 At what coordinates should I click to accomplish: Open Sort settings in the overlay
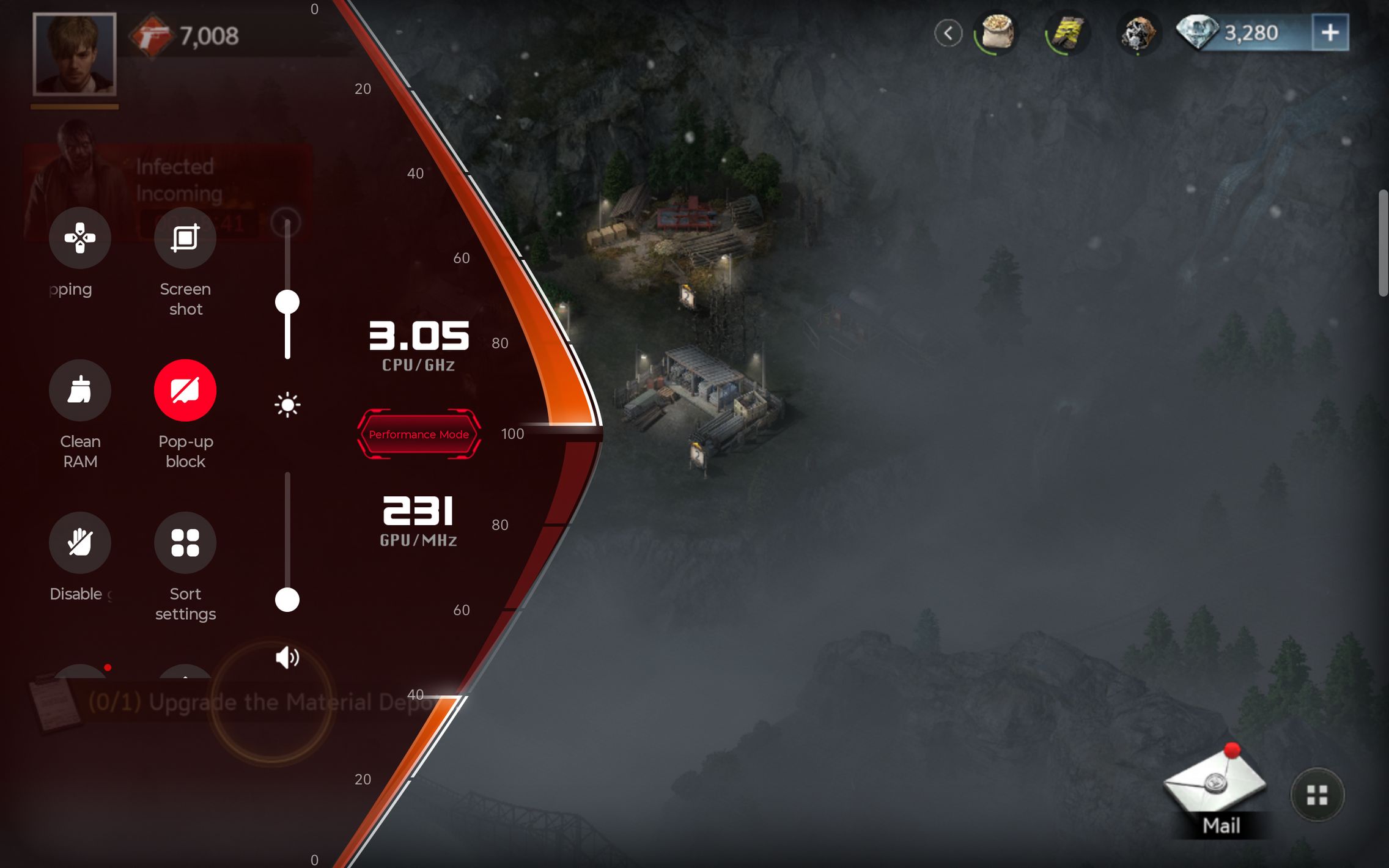point(185,543)
